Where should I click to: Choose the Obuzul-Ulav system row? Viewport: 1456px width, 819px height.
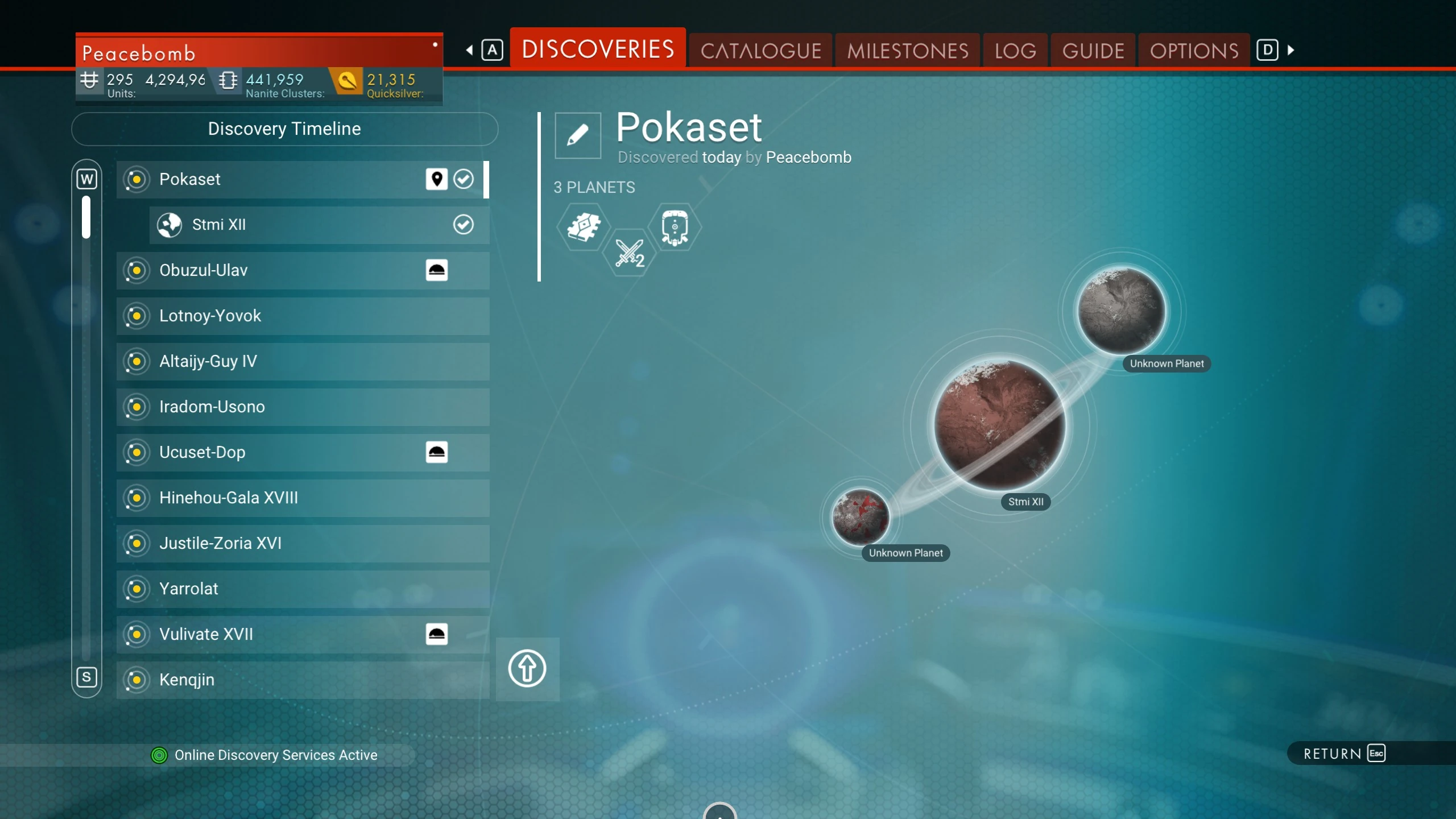[303, 271]
